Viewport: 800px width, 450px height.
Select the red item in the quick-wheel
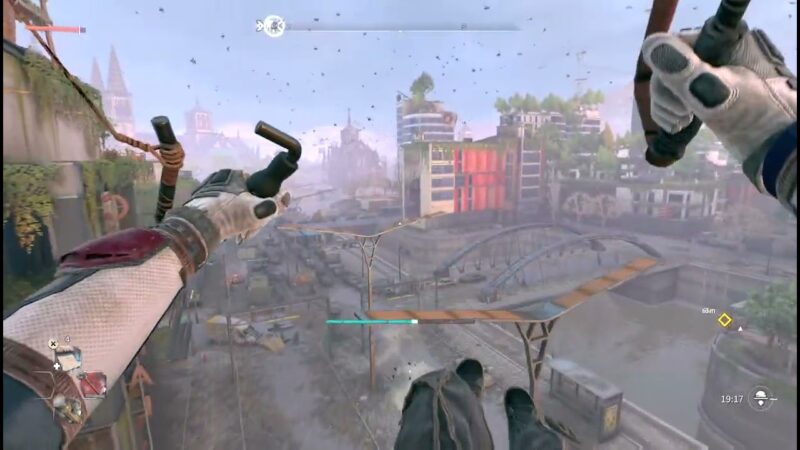93,383
